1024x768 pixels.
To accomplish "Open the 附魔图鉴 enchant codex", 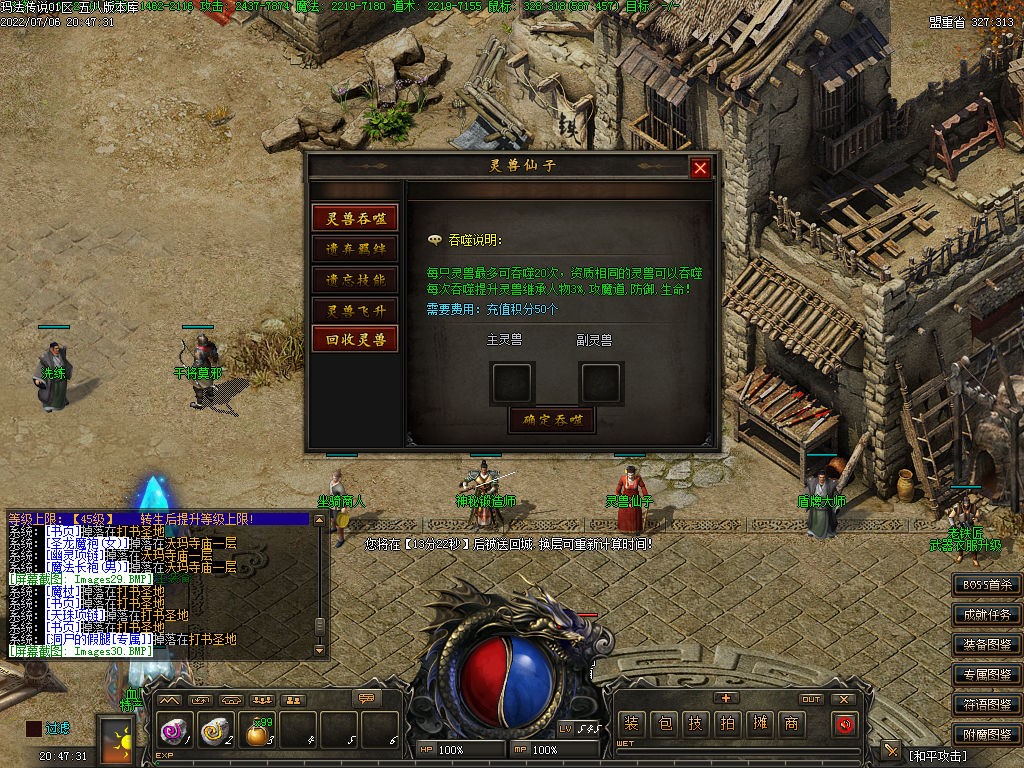I will (986, 734).
